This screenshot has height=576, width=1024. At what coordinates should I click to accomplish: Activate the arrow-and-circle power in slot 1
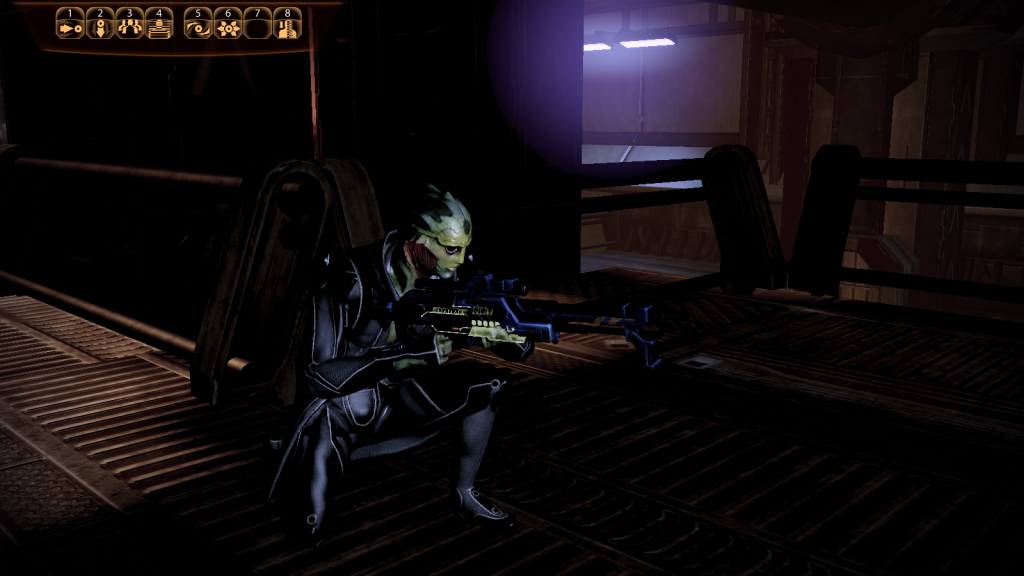tap(69, 28)
